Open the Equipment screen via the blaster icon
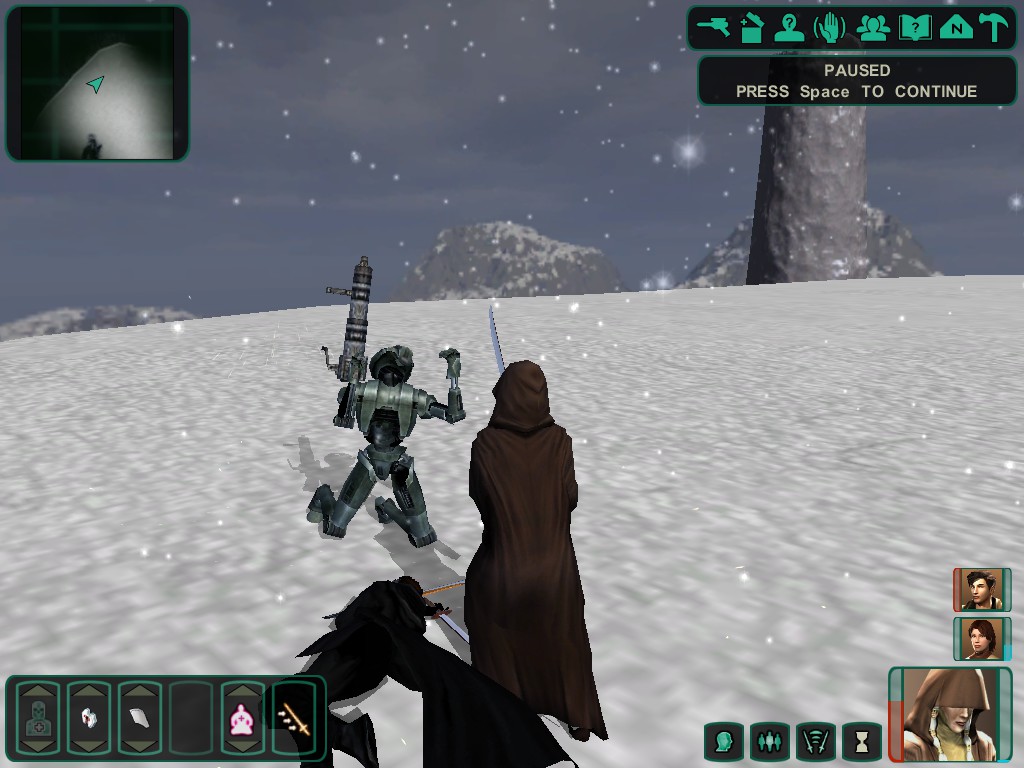1024x768 pixels. point(714,27)
